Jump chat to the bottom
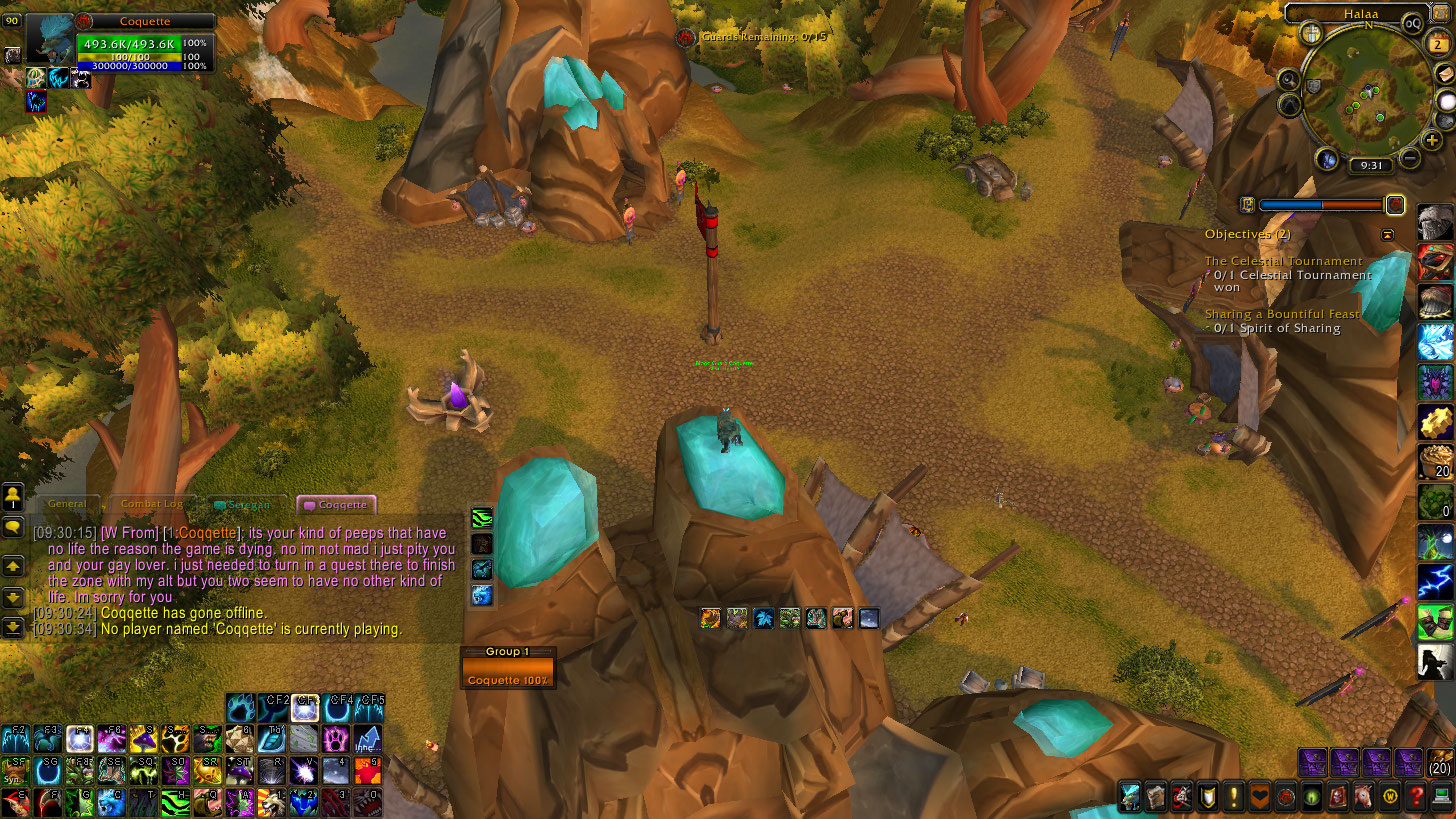Image resolution: width=1456 pixels, height=819 pixels. click(x=13, y=627)
